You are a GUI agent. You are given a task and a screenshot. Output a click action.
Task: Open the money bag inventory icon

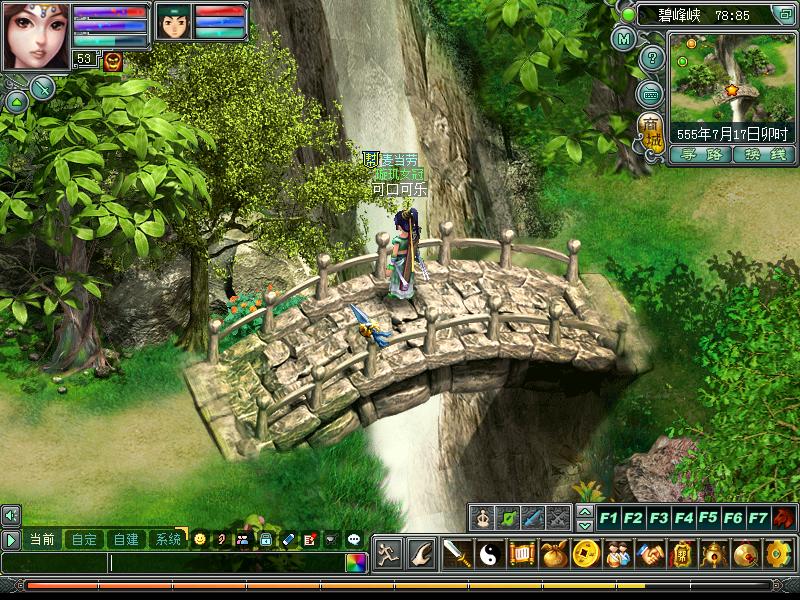point(554,553)
